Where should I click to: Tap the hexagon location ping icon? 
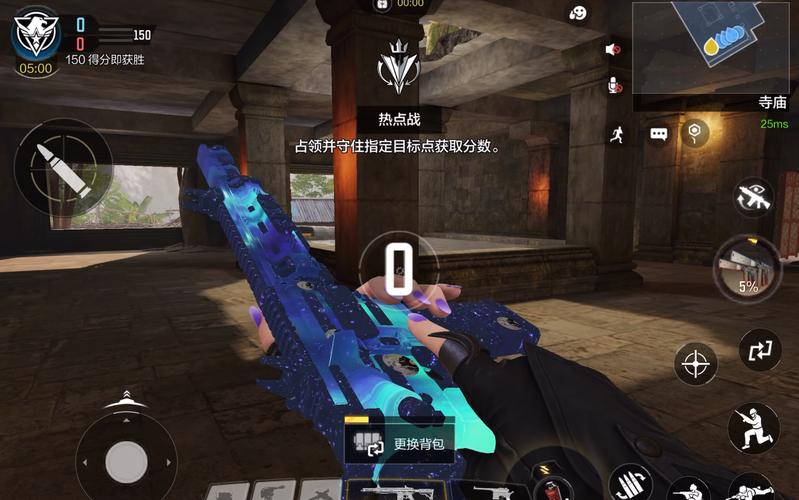click(x=695, y=132)
